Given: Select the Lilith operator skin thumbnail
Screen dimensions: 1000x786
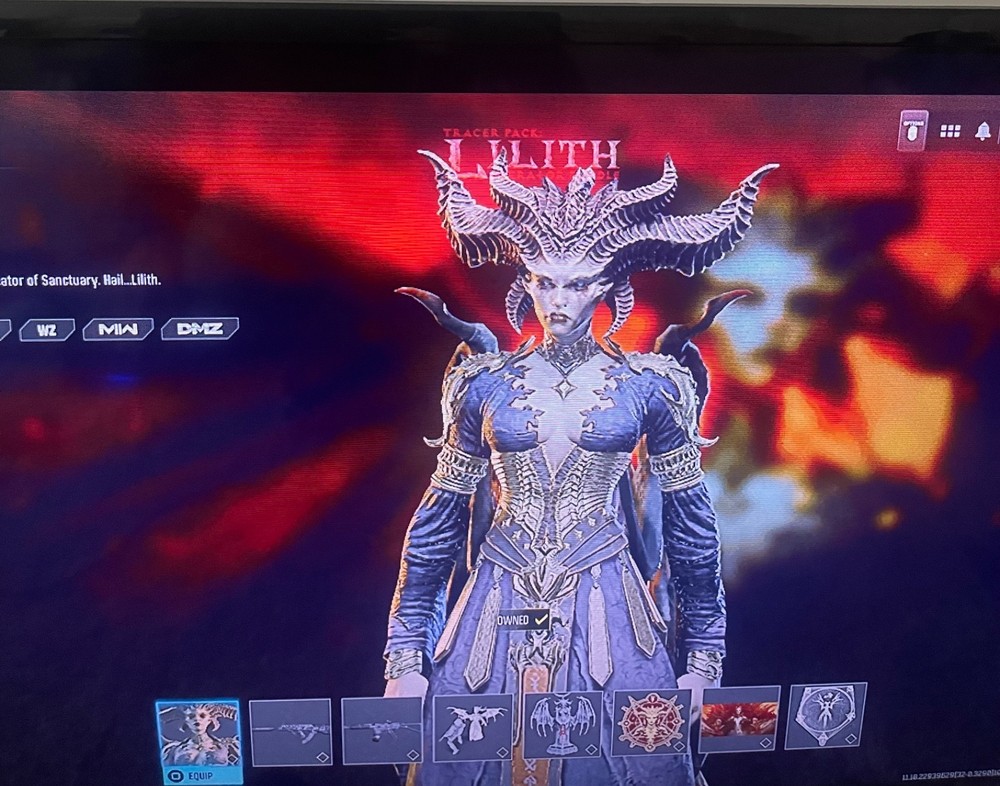Looking at the screenshot, I should pyautogui.click(x=198, y=734).
